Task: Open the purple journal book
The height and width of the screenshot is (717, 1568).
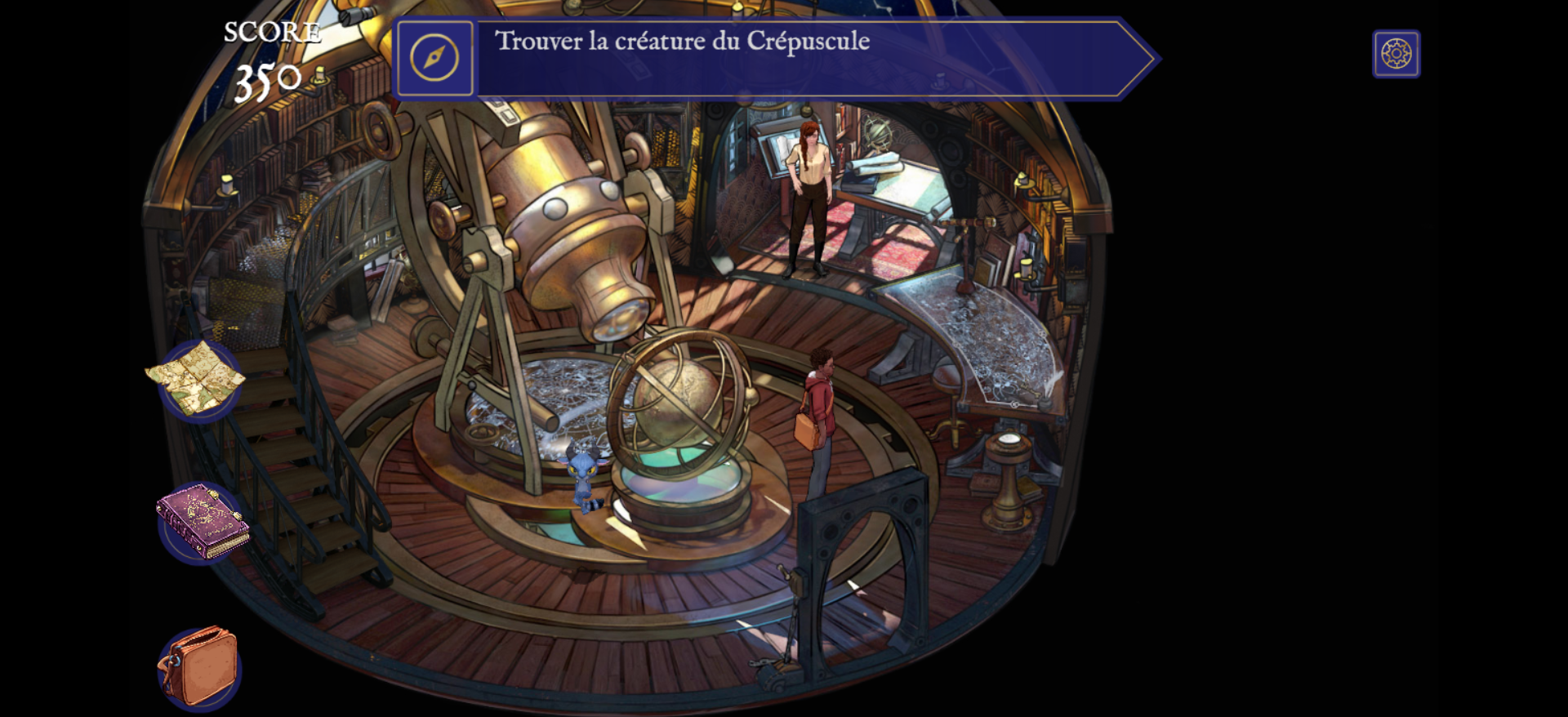Action: (x=202, y=522)
